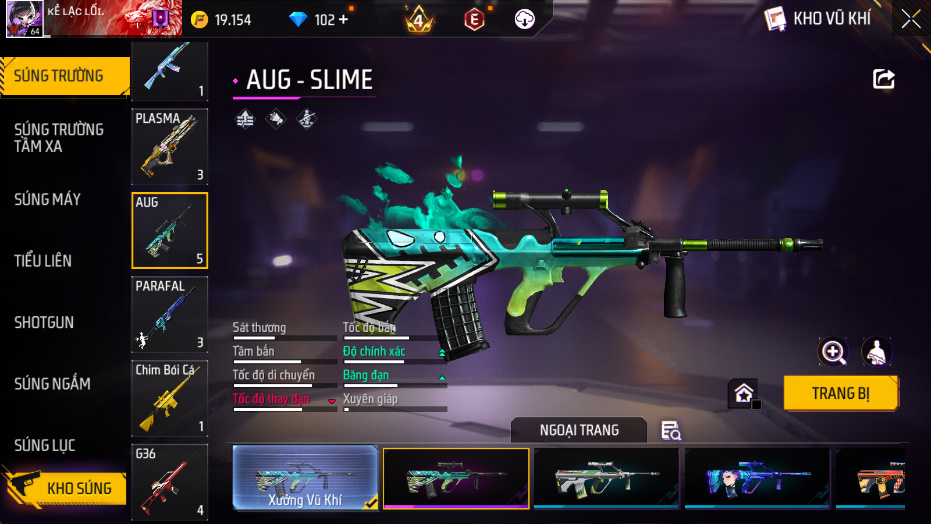The width and height of the screenshot is (931, 524).
Task: Select the PLASMA weapon tile
Action: click(x=170, y=147)
